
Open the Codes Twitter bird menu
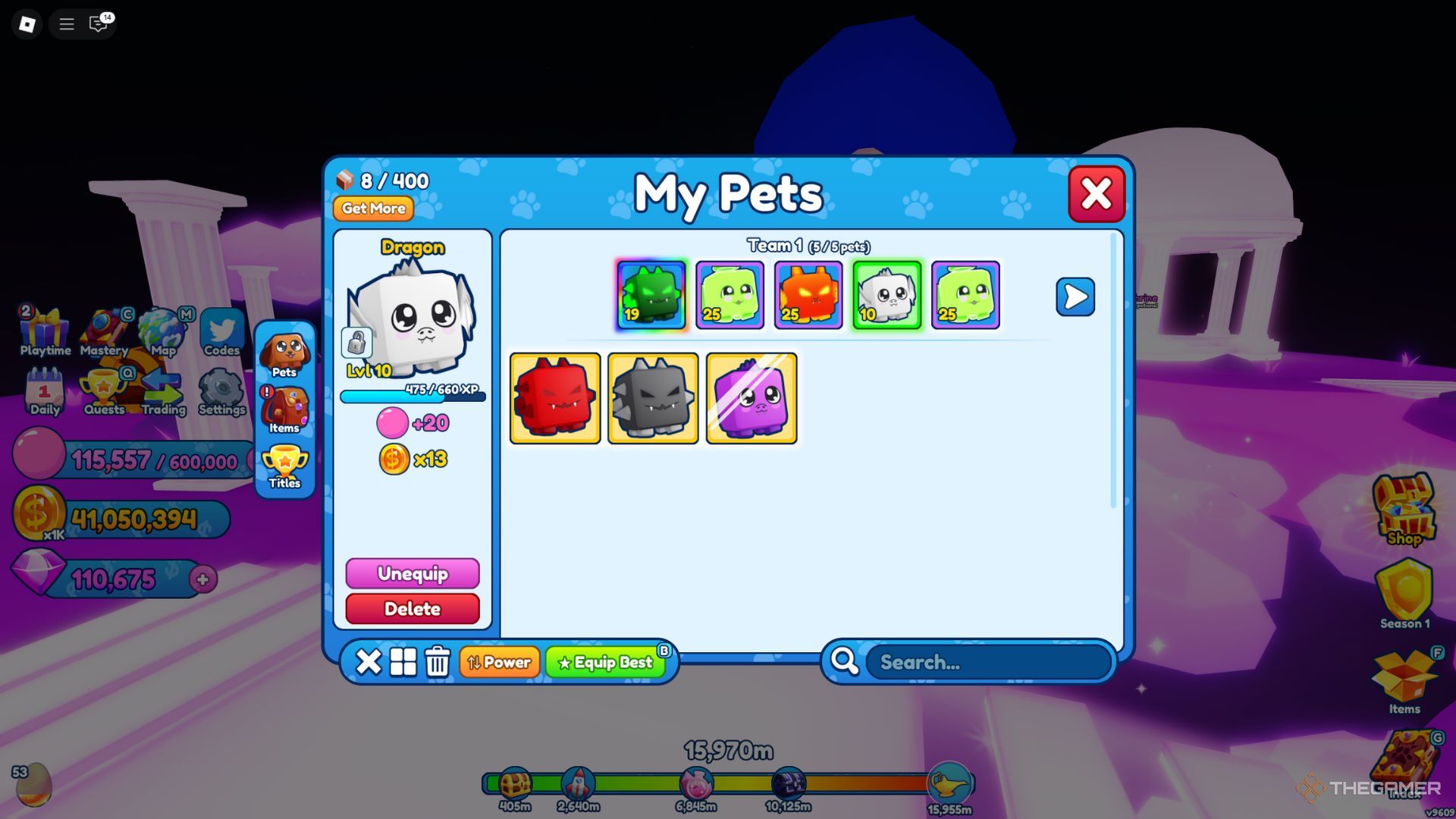(x=221, y=332)
